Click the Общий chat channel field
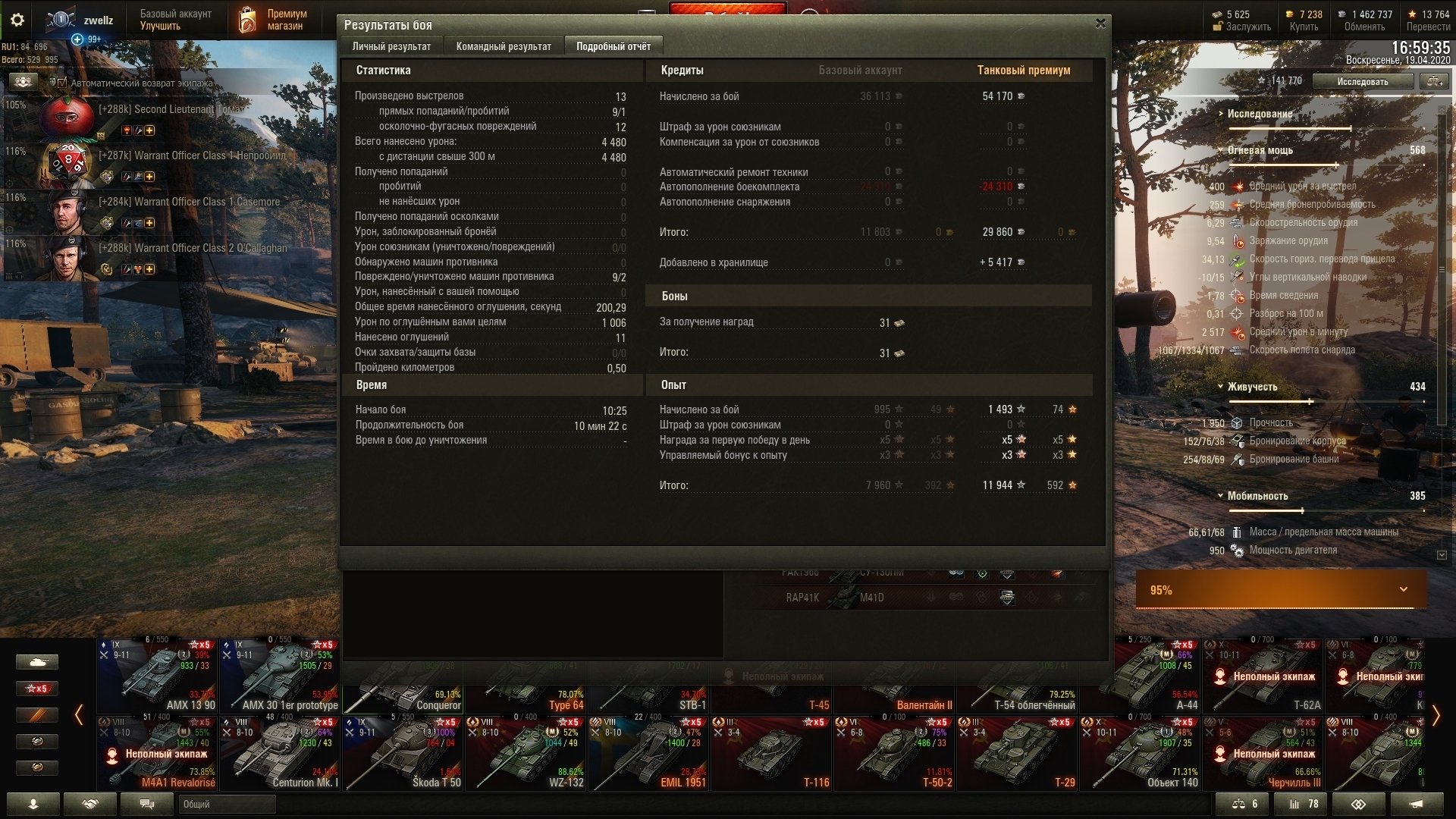The width and height of the screenshot is (1456, 819). pos(227,804)
